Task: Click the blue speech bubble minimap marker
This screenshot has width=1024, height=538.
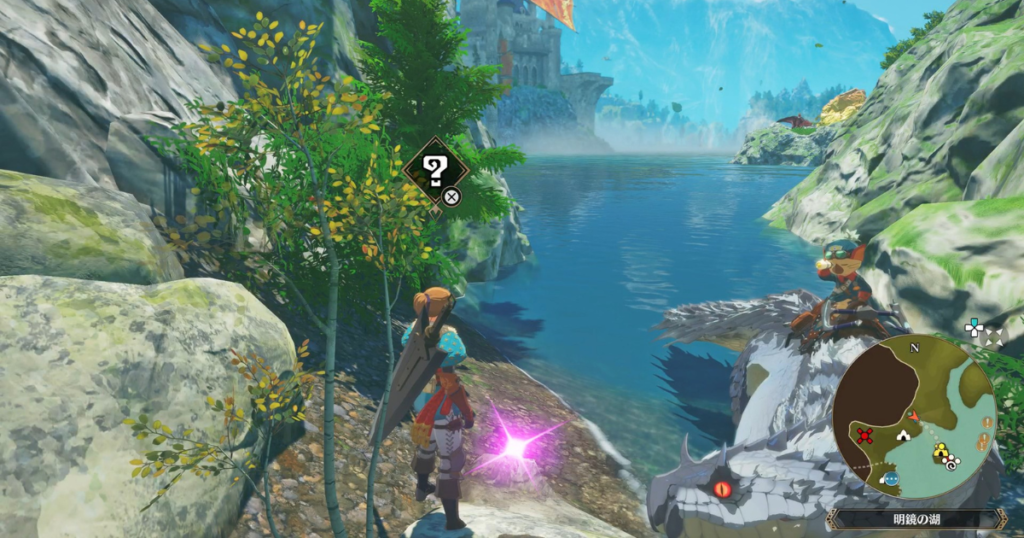Action: (x=890, y=479)
